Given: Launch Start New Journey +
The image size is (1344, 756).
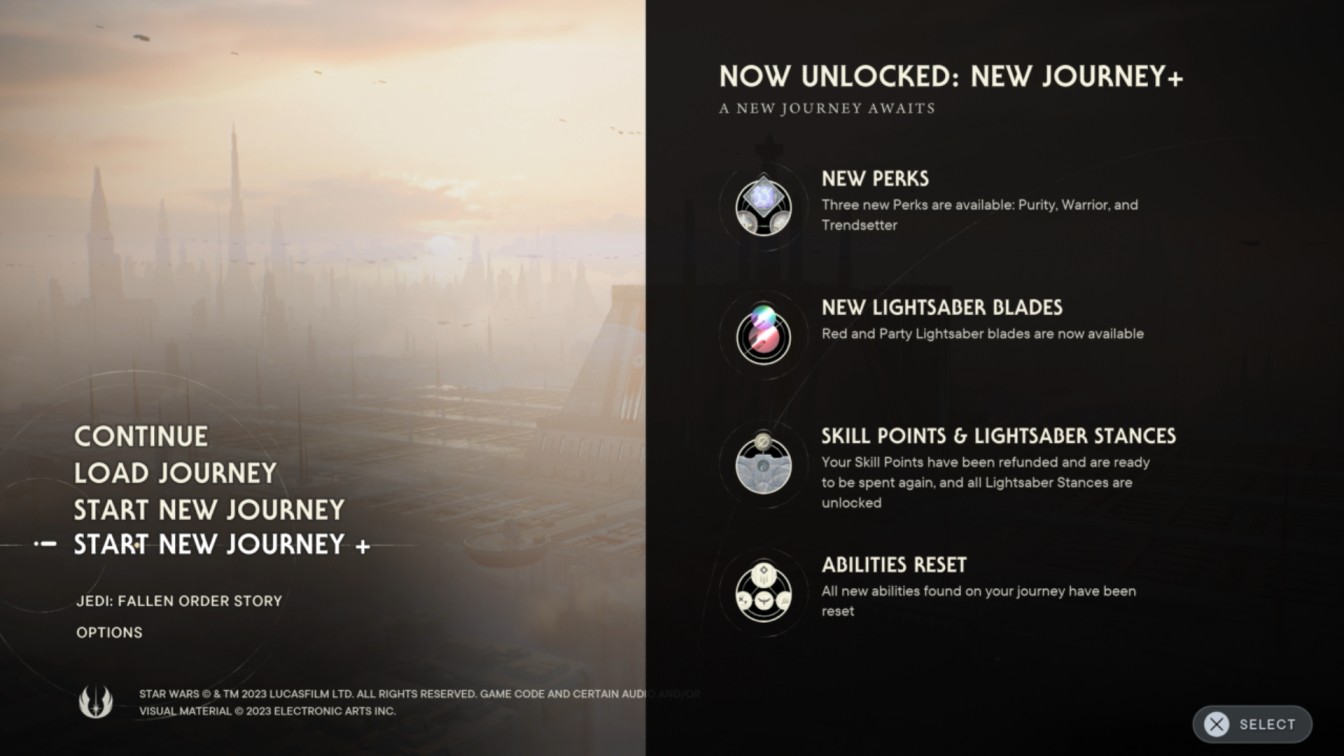Looking at the screenshot, I should 219,545.
